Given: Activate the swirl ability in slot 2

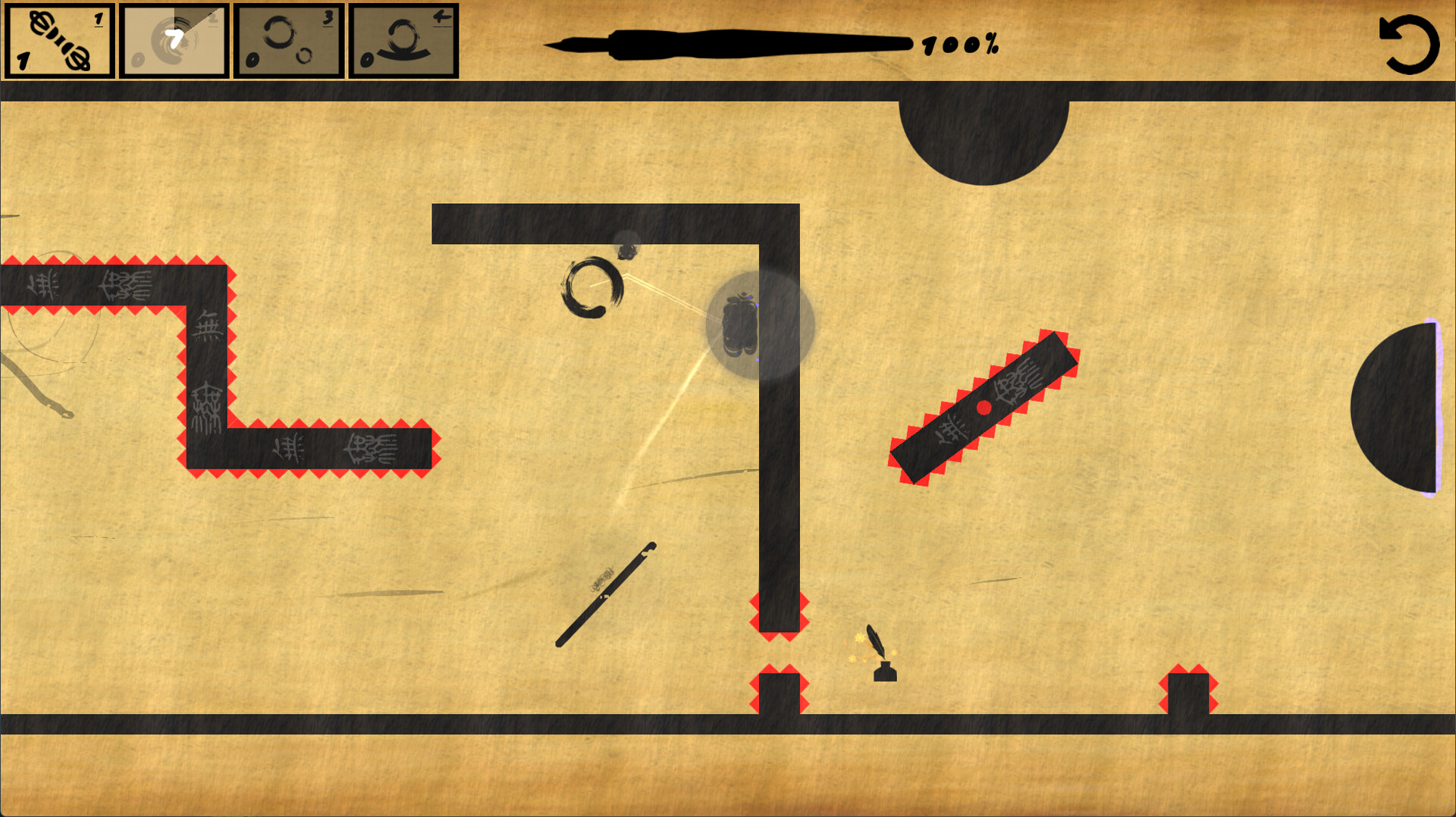Looking at the screenshot, I should tap(174, 39).
